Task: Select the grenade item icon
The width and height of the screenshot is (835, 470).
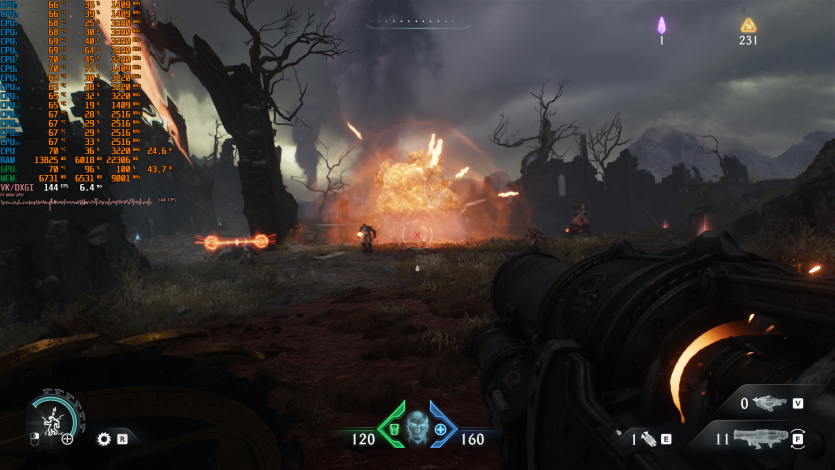Action: point(648,438)
